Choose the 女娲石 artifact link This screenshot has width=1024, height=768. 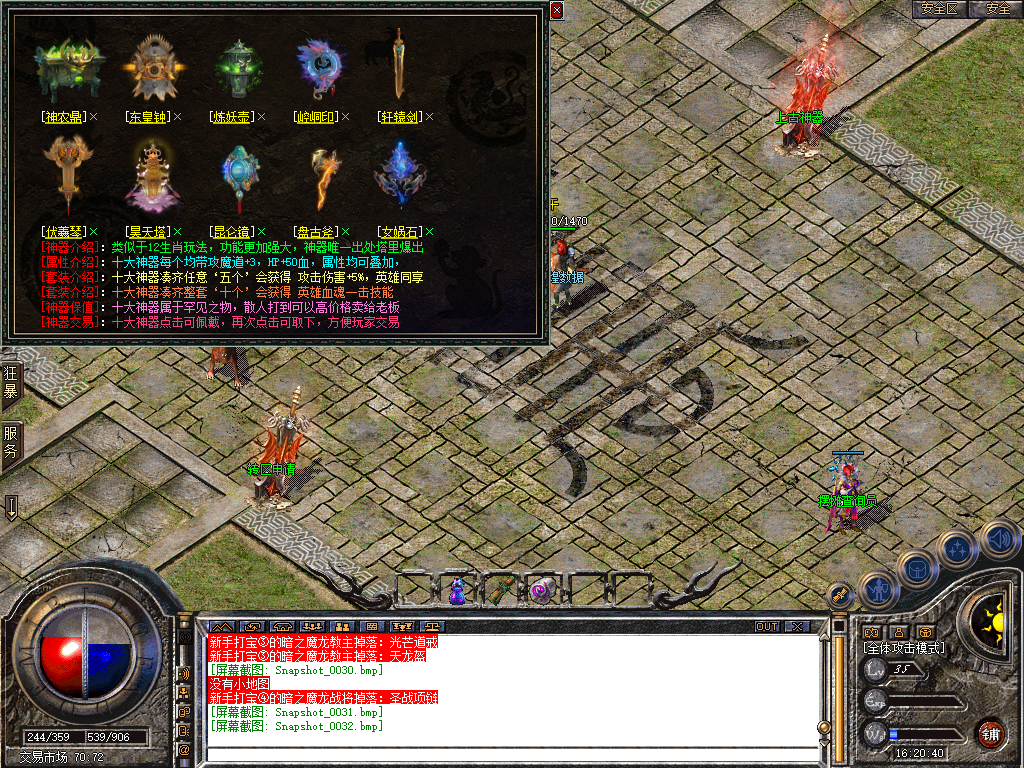click(399, 231)
